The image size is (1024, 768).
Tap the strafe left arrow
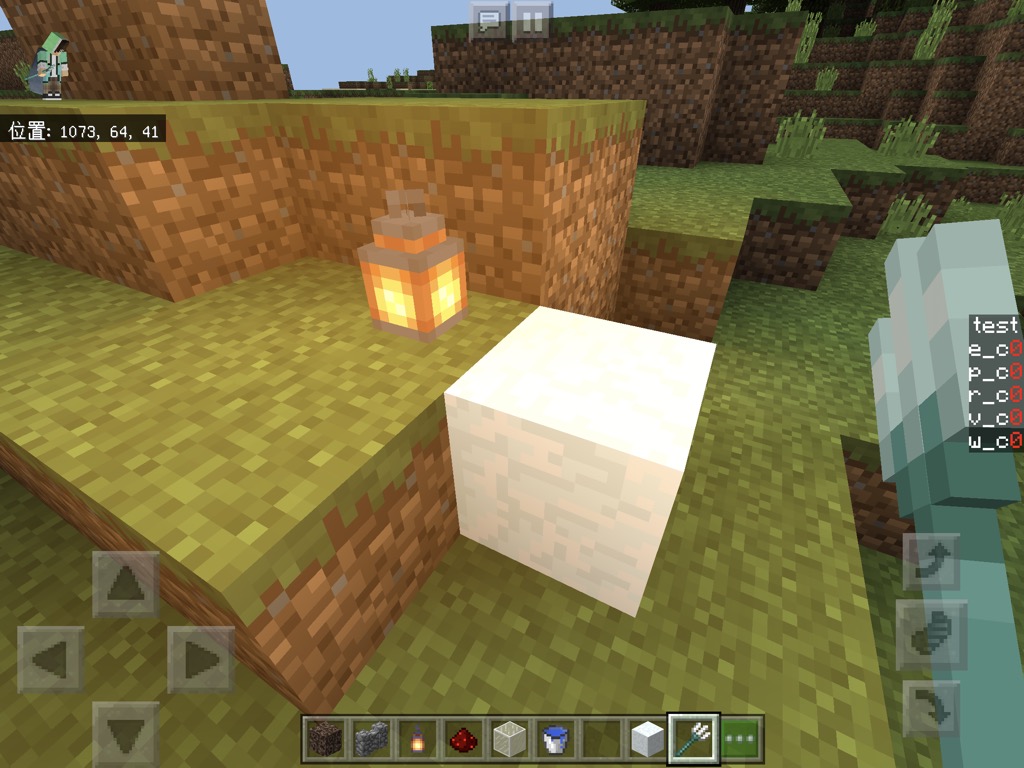pos(50,659)
